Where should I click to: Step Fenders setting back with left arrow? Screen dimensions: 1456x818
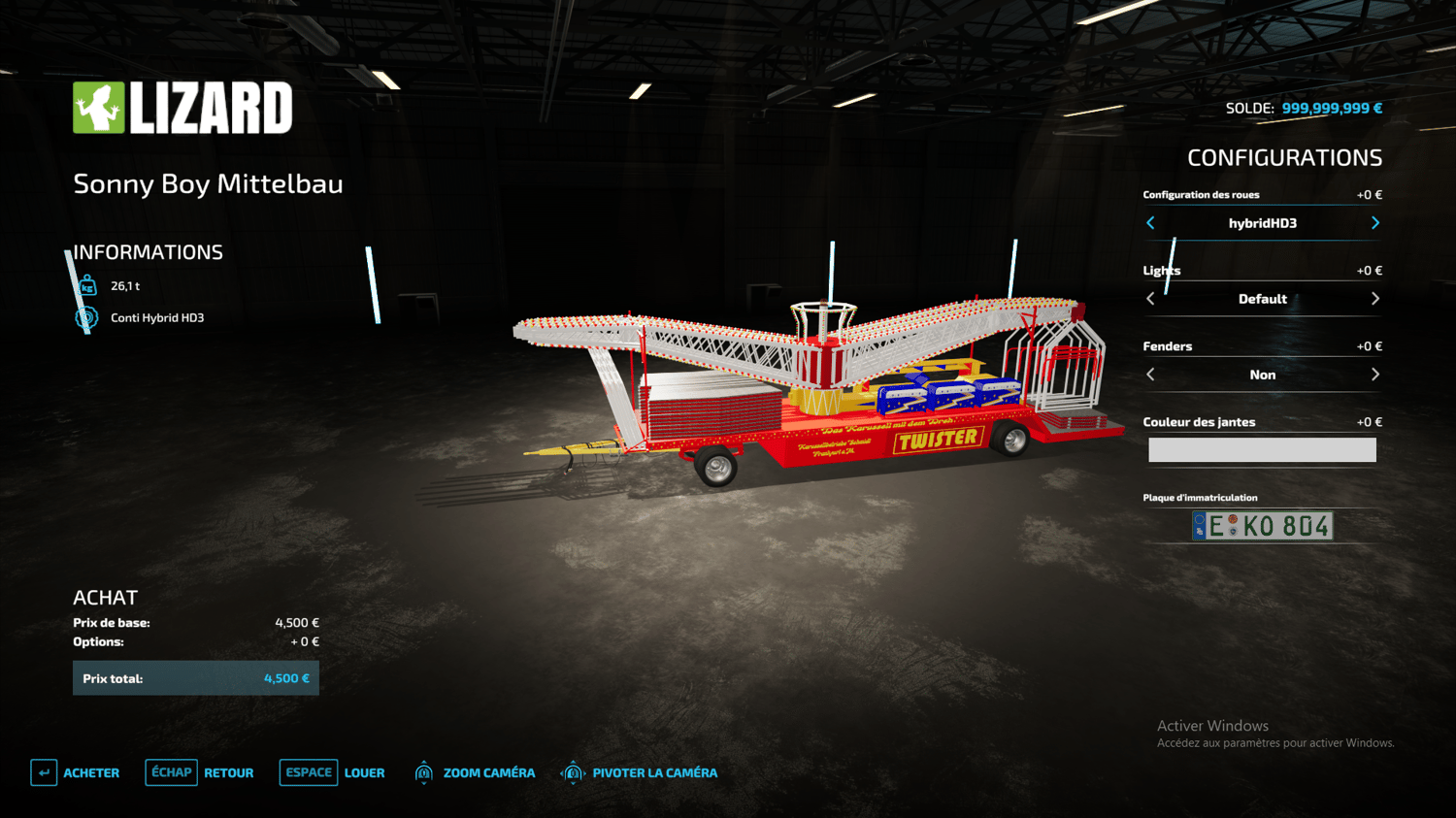coord(1151,375)
